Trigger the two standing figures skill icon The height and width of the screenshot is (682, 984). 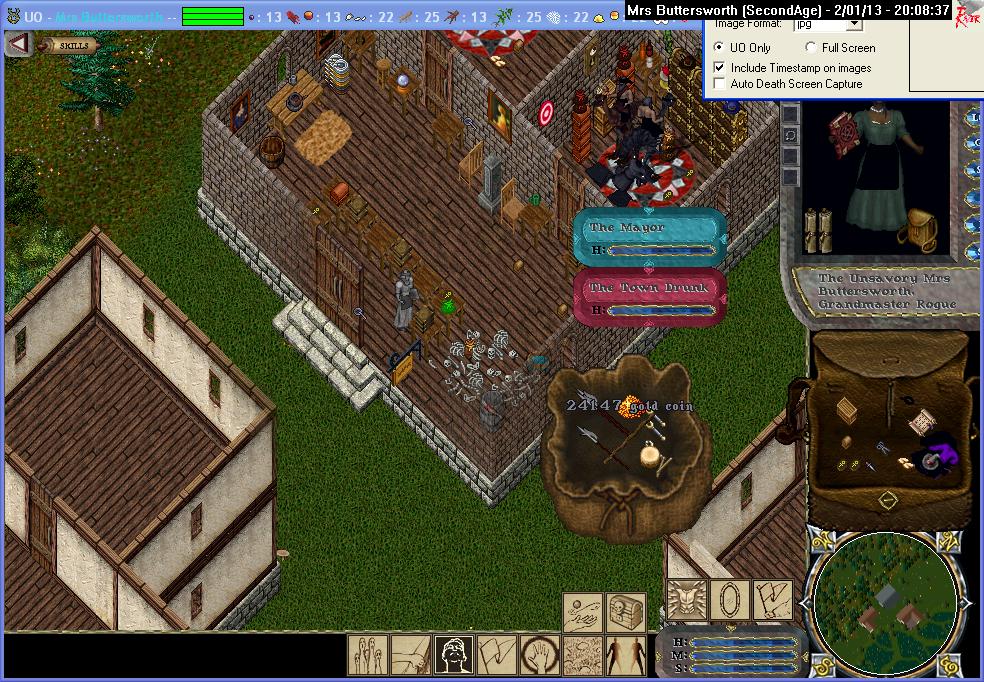[625, 654]
